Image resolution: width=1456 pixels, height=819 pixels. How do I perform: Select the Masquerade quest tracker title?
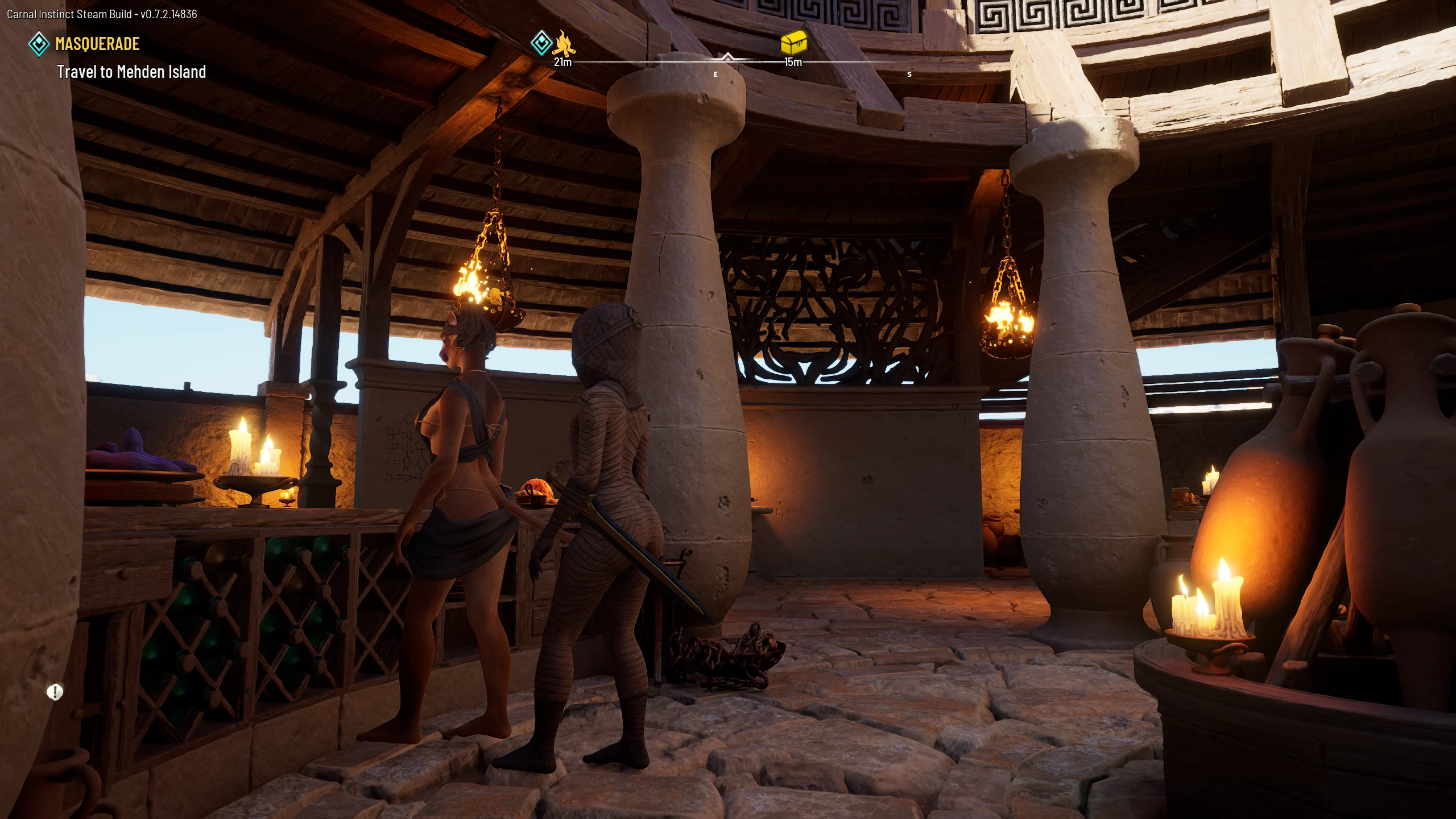point(97,44)
